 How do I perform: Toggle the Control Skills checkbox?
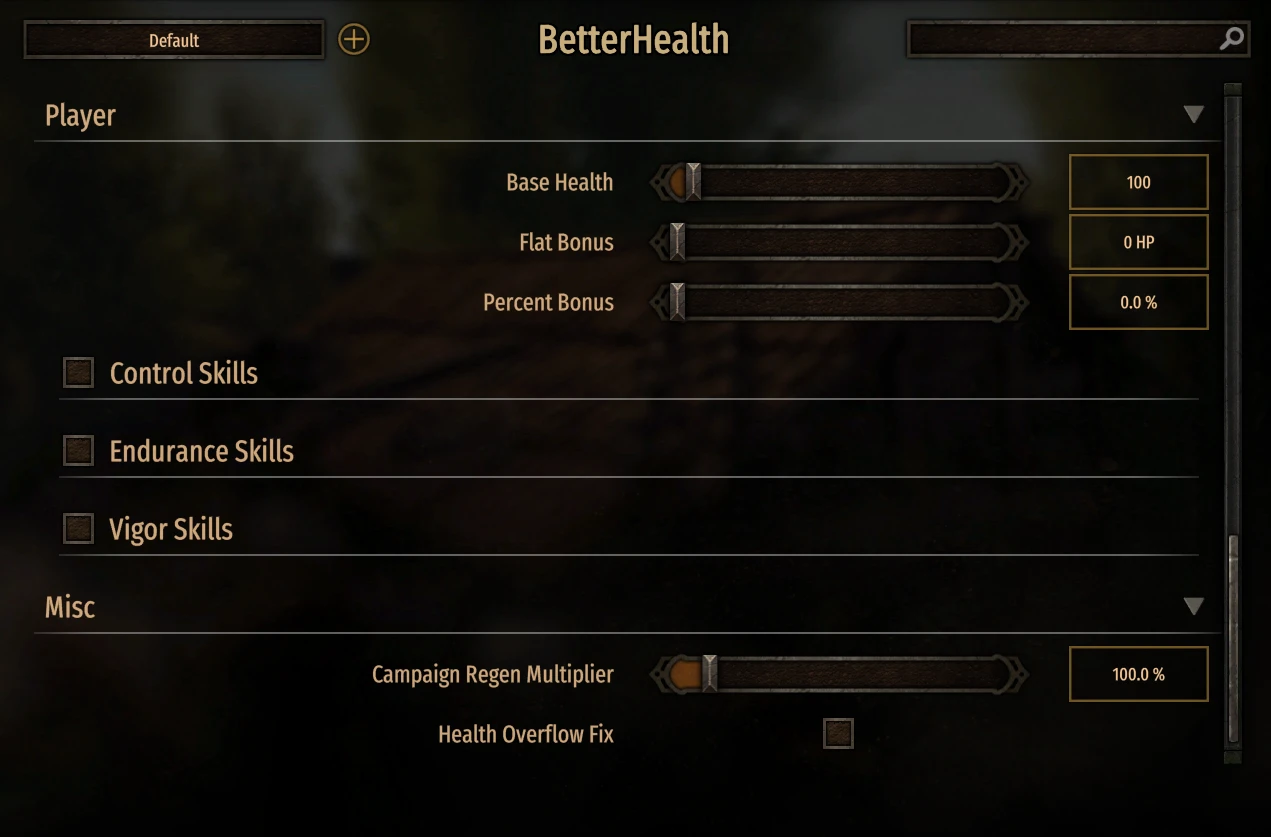pyautogui.click(x=79, y=373)
